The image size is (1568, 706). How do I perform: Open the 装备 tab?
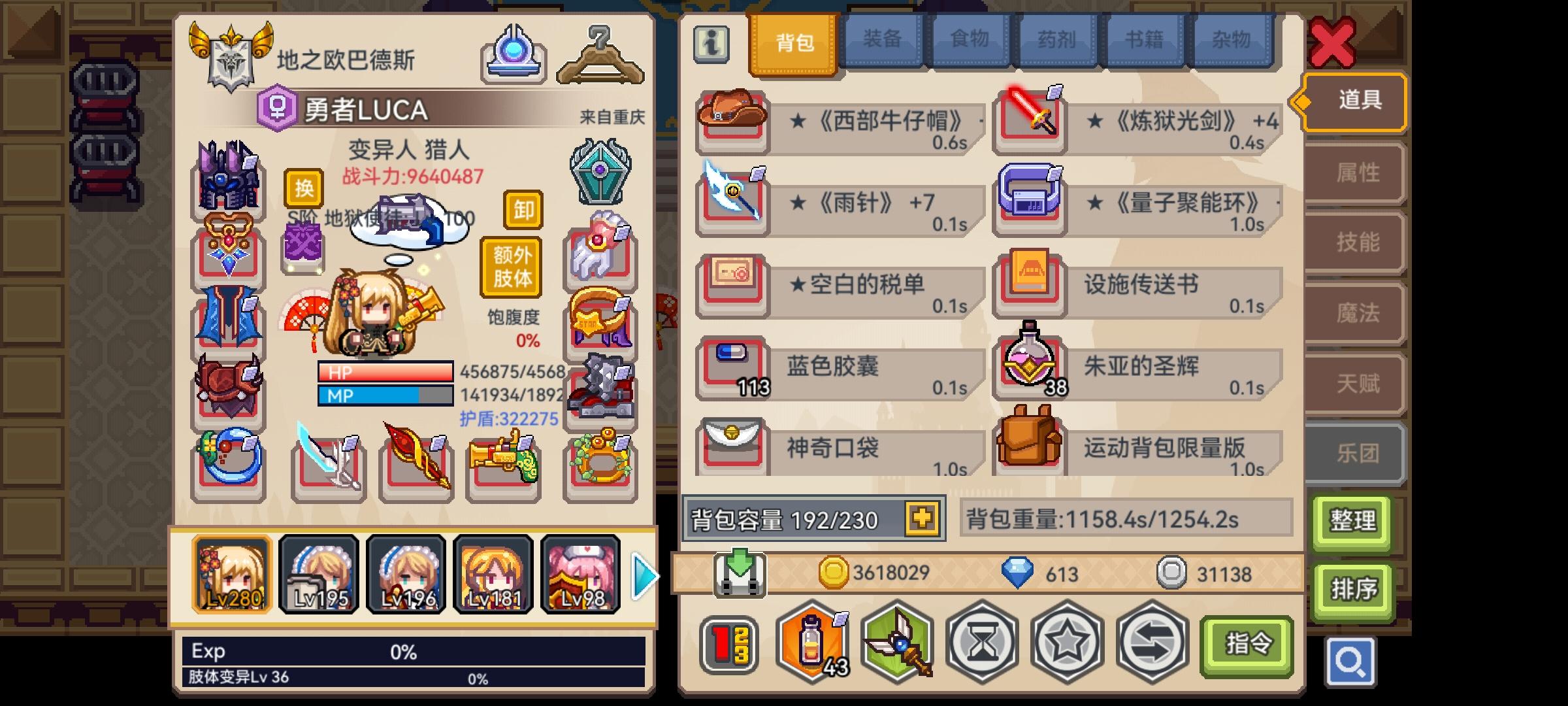881,41
